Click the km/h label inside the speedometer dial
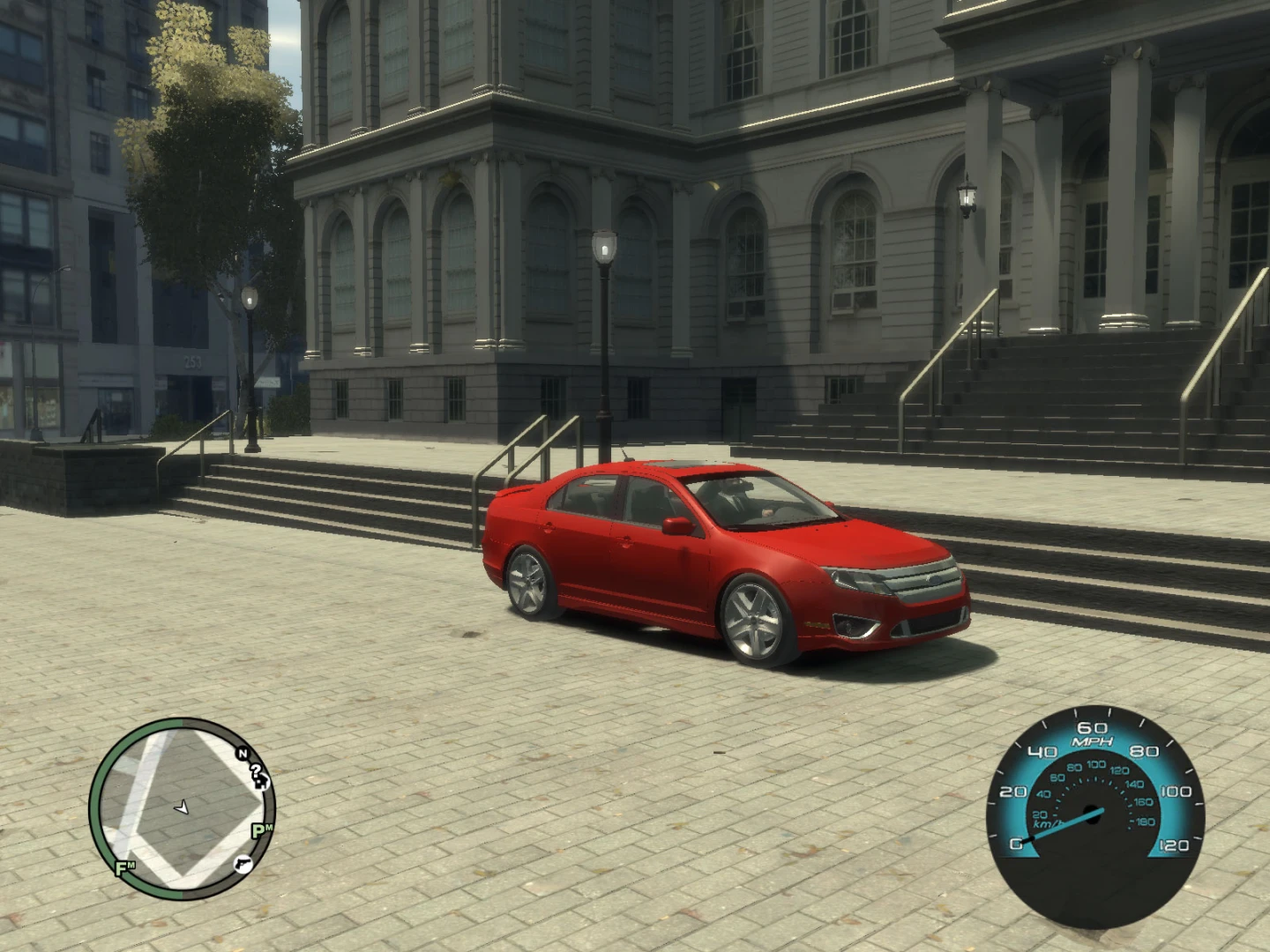Screen dimensions: 1270x952 1045,824
